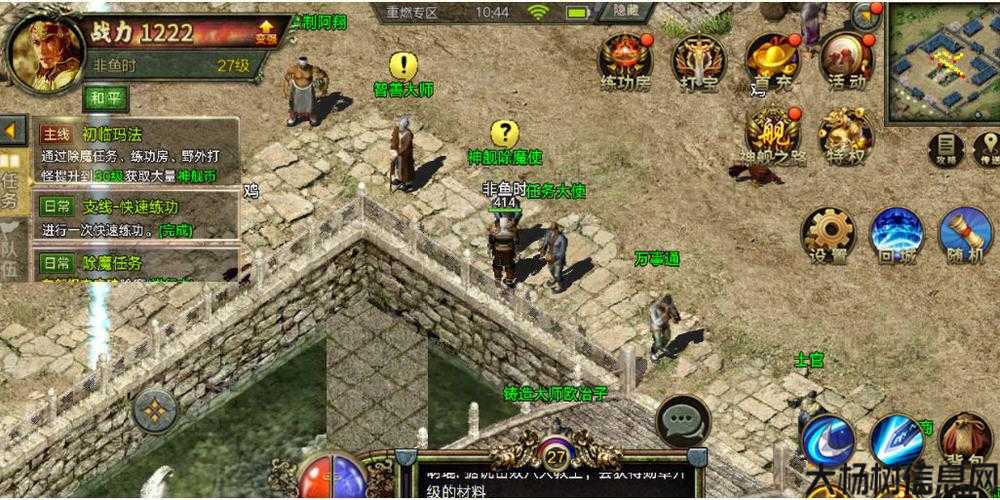The image size is (1000, 500).
Task: Open the 攻略 guide button
Action: (x=945, y=148)
